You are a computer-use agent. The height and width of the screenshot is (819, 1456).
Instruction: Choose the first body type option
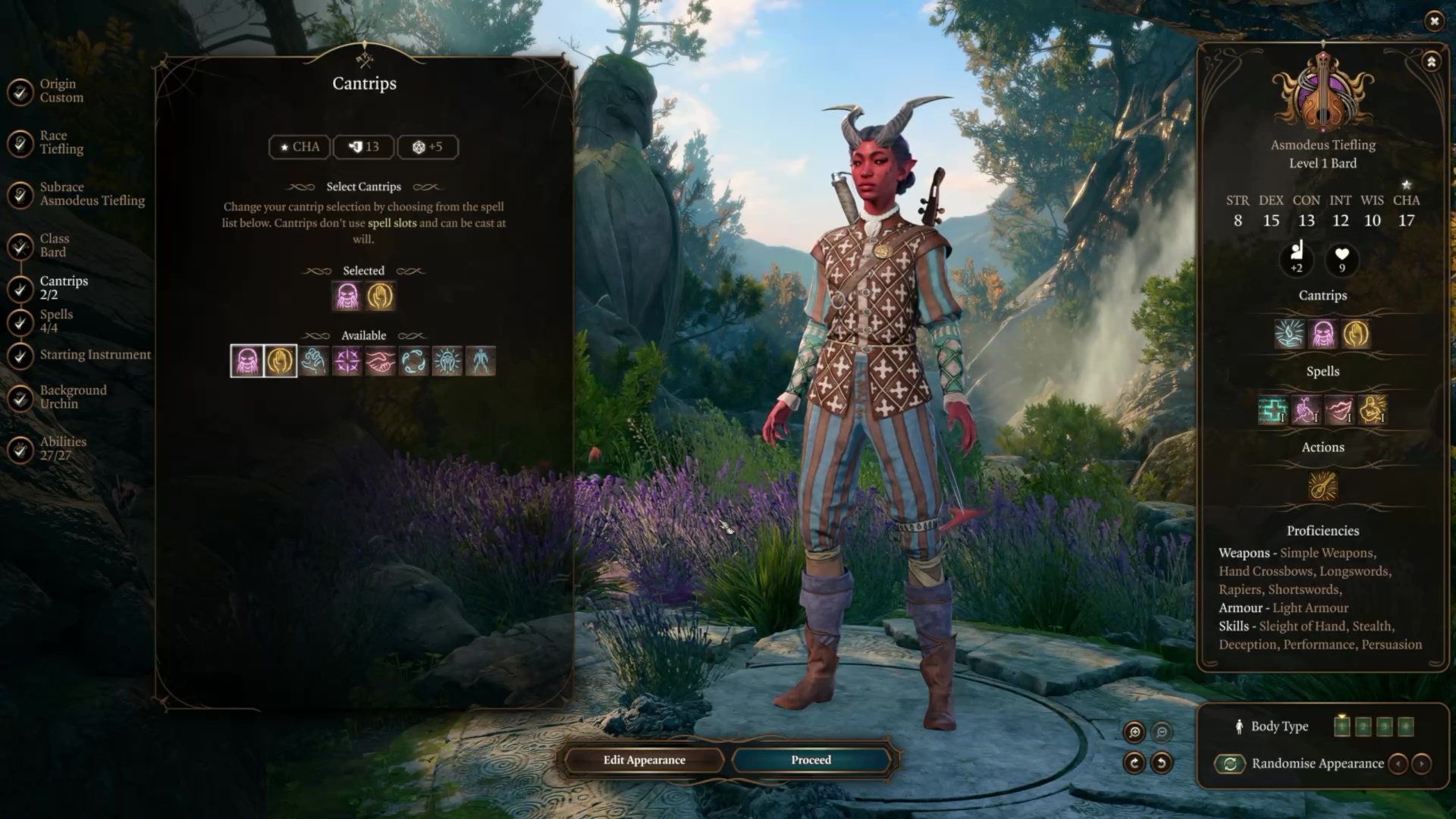coord(1341,726)
